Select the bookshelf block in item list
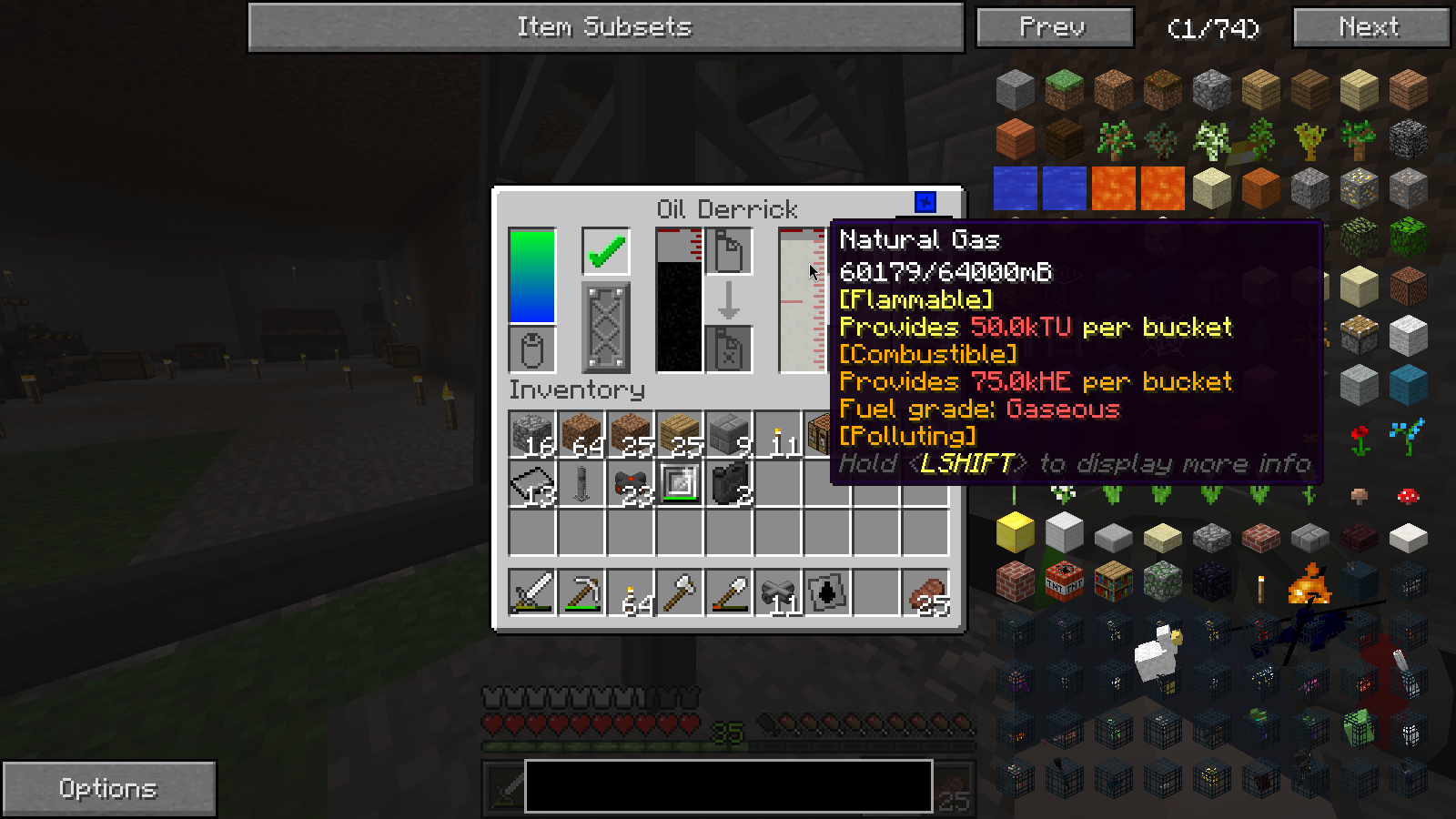This screenshot has width=1456, height=819. [1113, 581]
